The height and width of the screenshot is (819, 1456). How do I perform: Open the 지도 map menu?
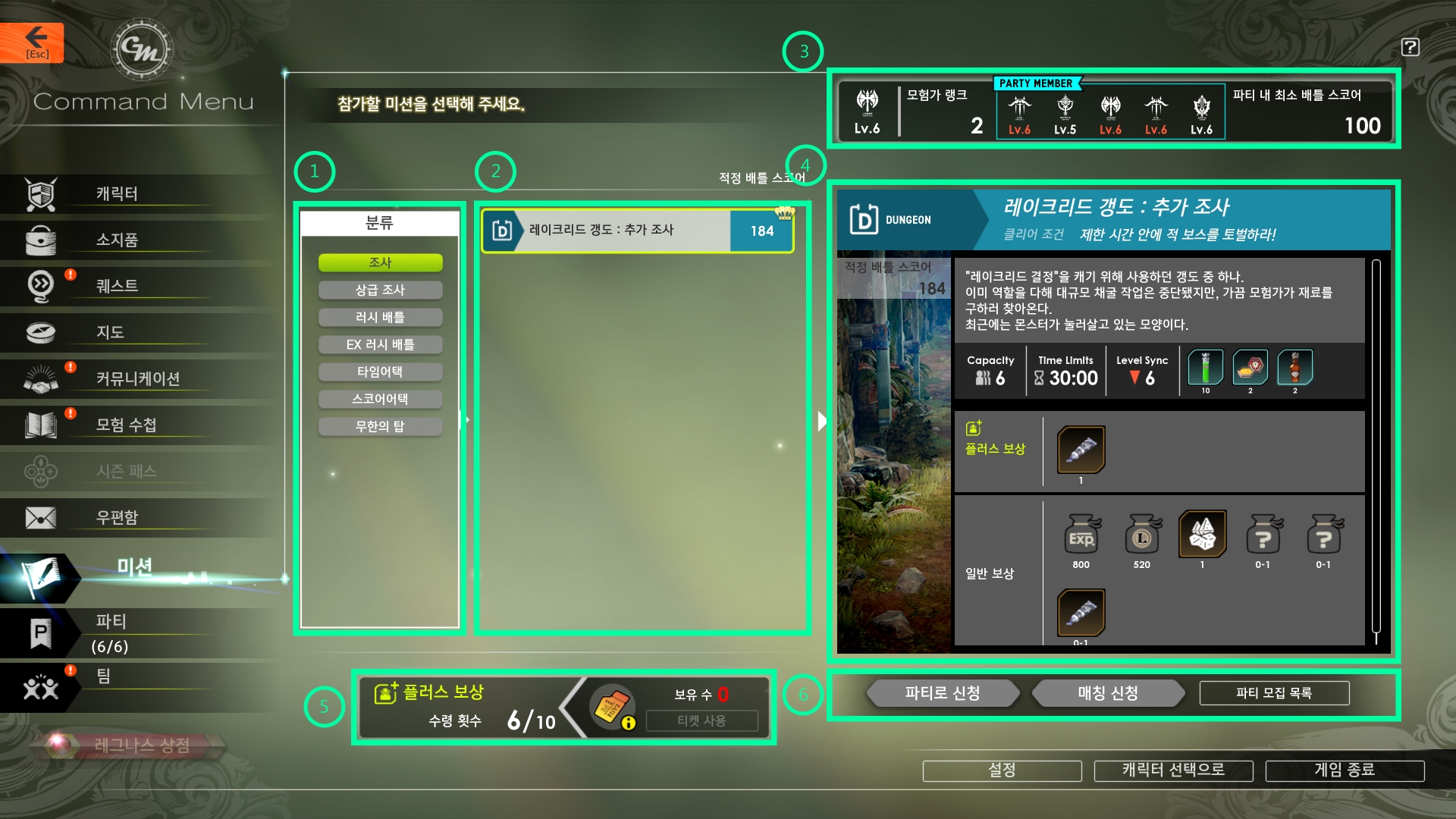tap(110, 333)
